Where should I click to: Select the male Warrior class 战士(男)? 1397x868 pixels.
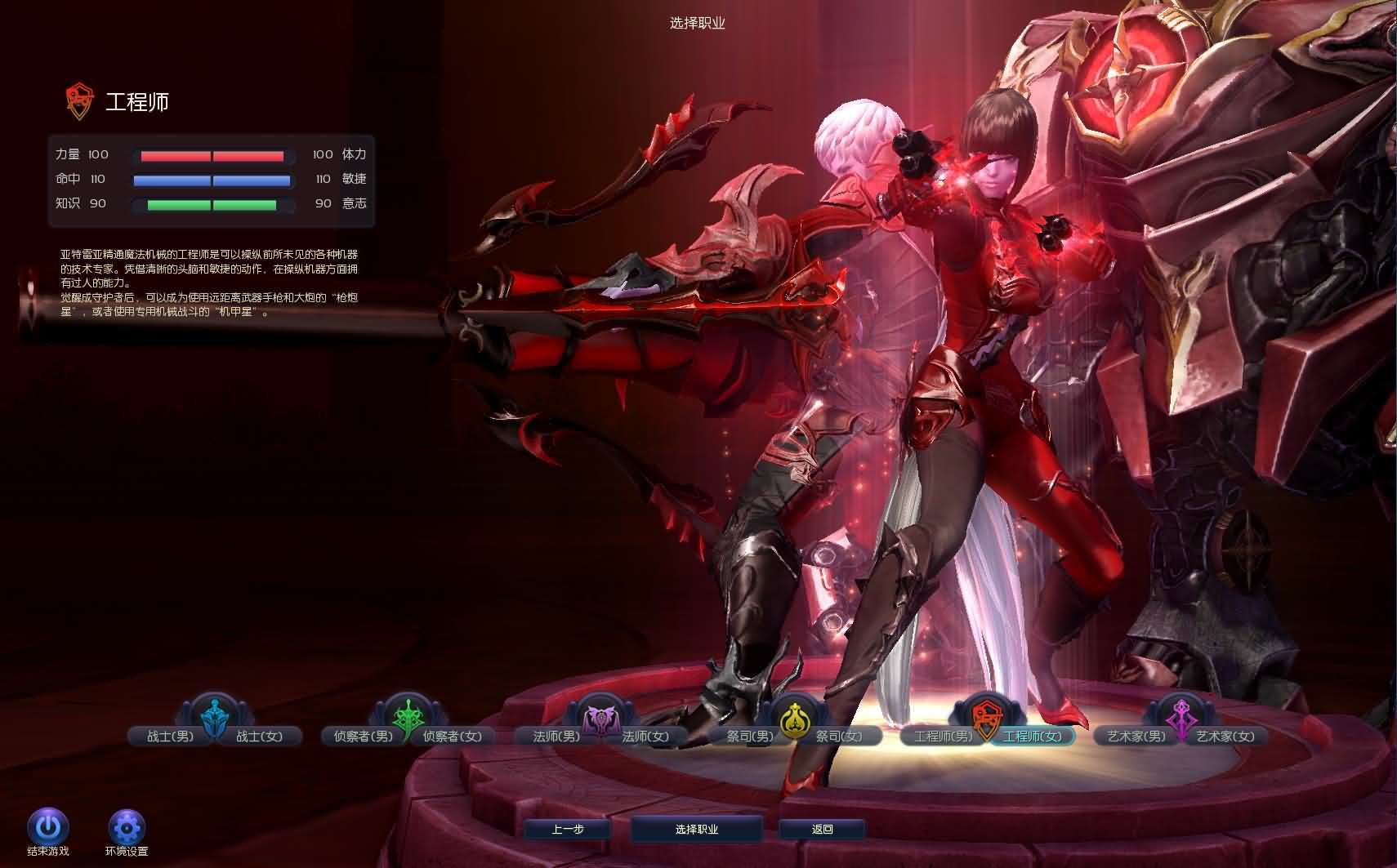170,737
